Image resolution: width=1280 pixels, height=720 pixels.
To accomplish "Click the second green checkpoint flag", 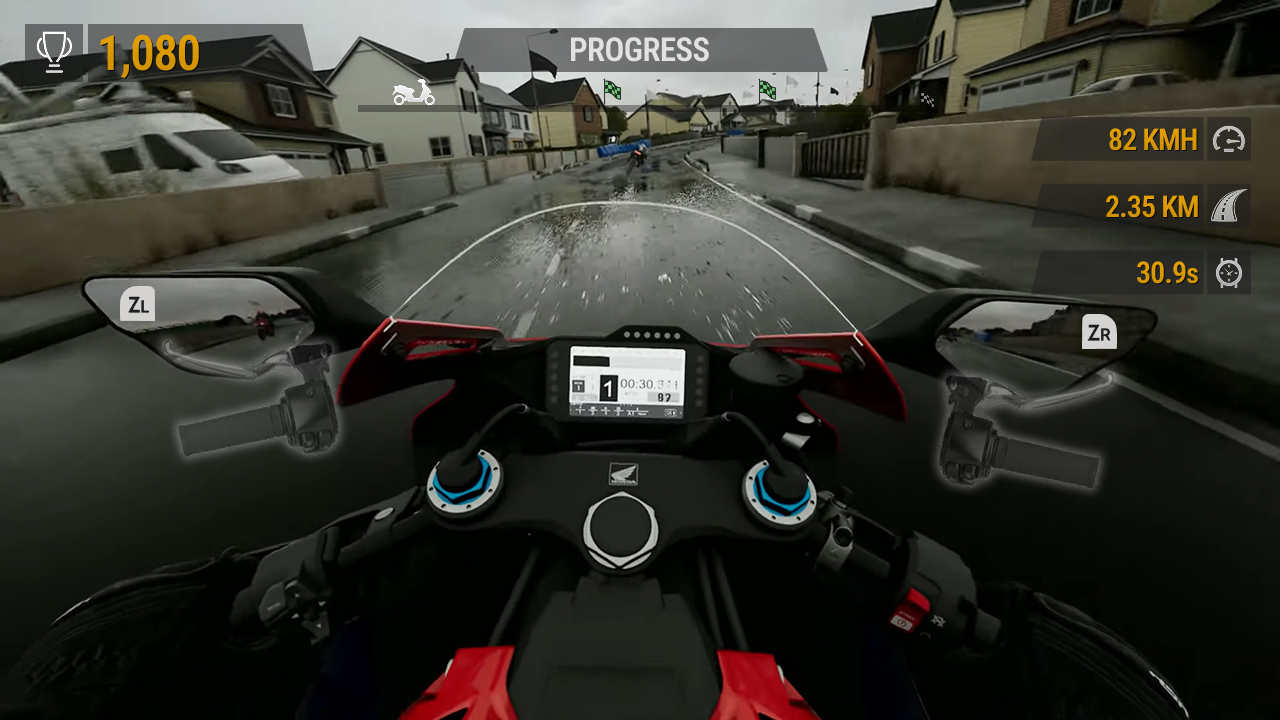I will (x=766, y=88).
